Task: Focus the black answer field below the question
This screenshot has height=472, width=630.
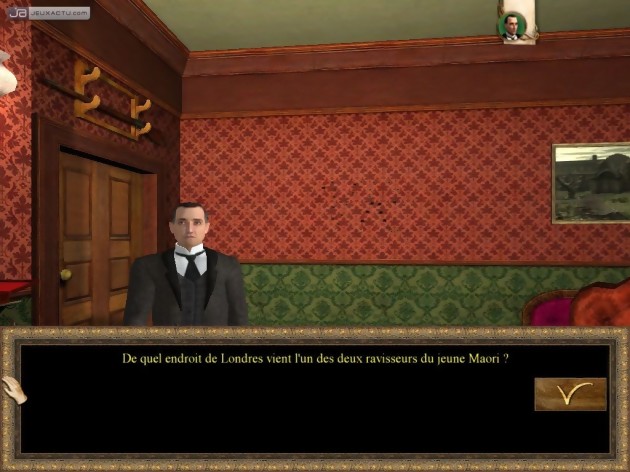Action: pyautogui.click(x=270, y=410)
